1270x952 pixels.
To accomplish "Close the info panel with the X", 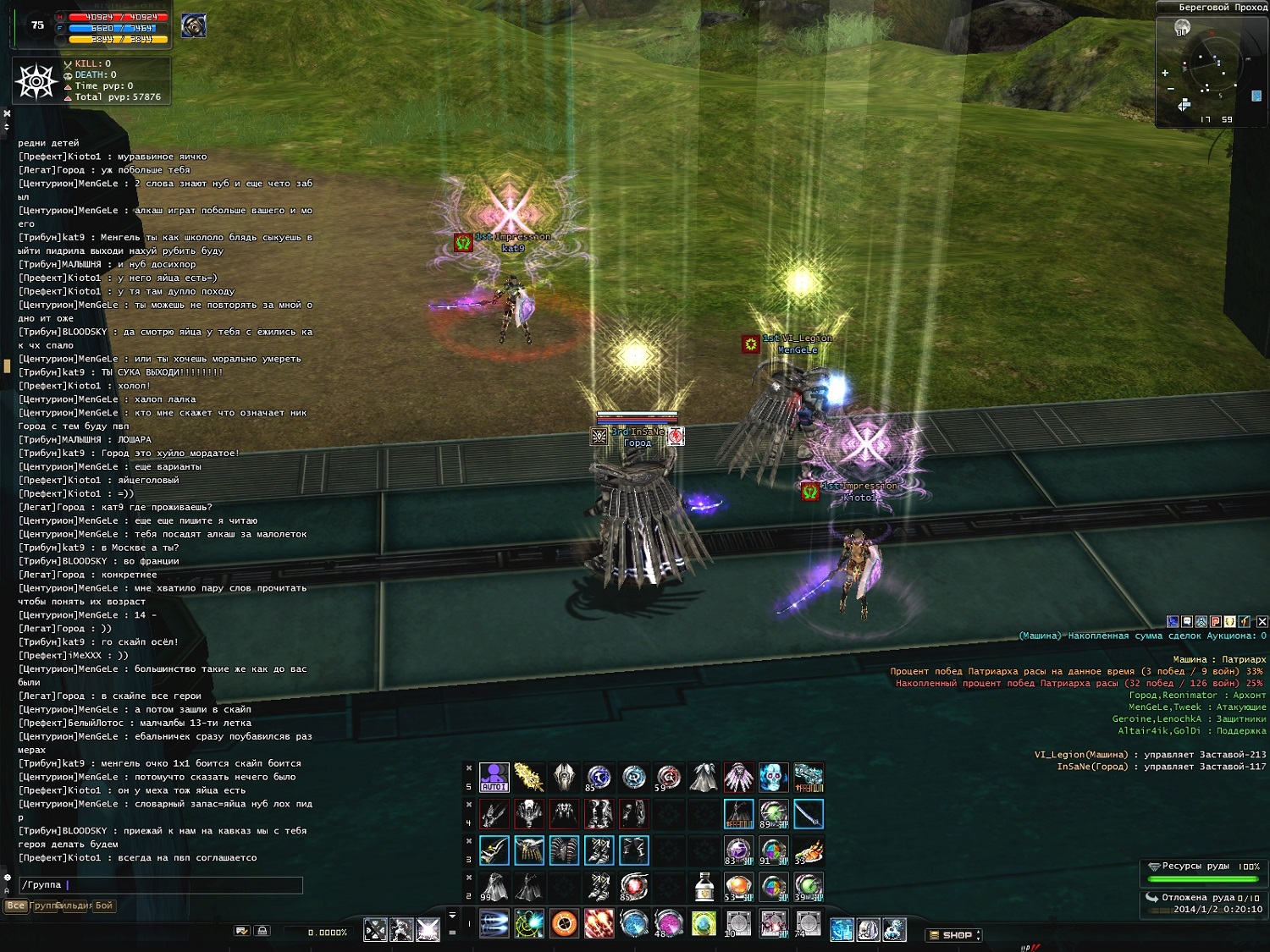I will [x=1262, y=622].
